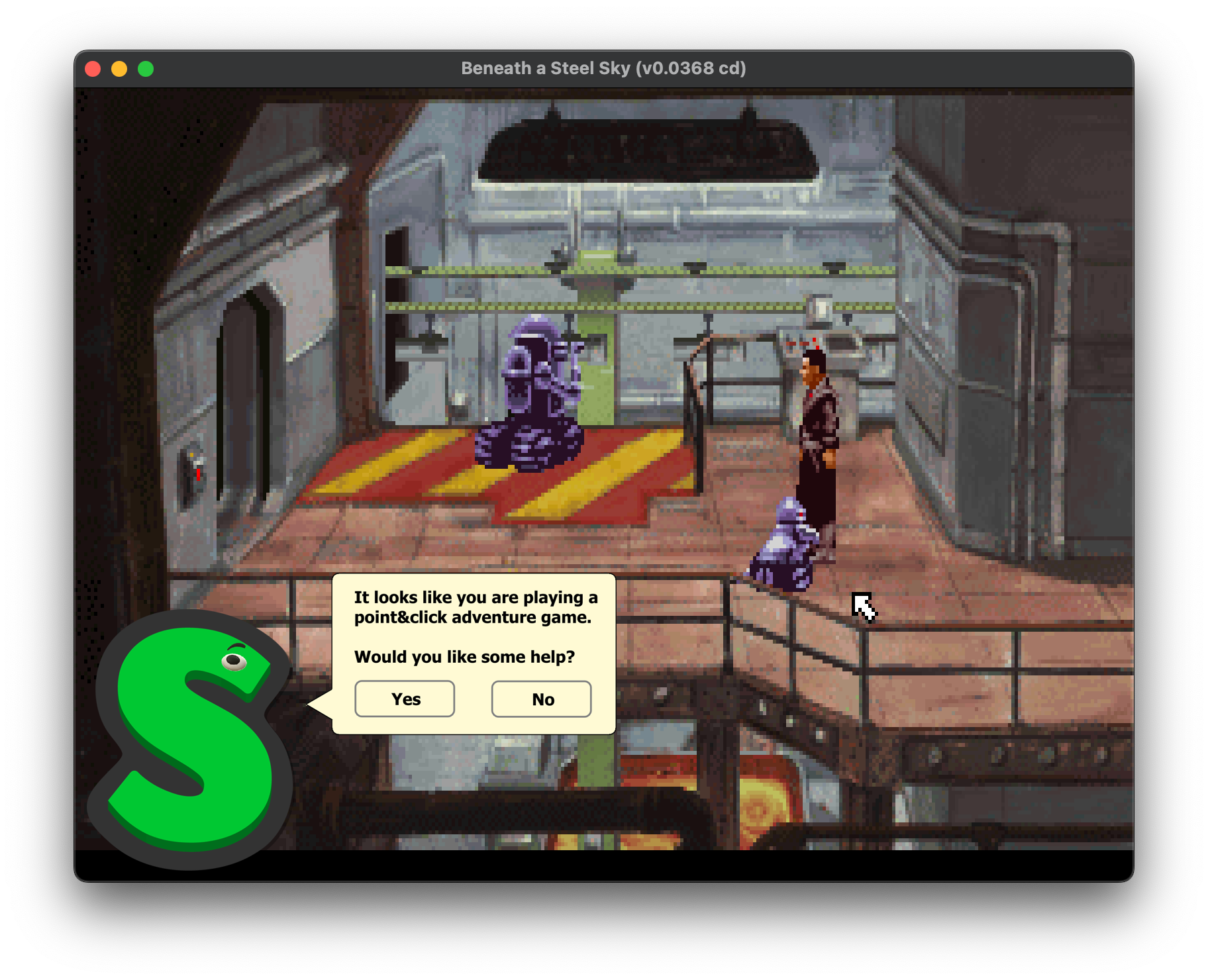Decline the help offer with No

(541, 699)
